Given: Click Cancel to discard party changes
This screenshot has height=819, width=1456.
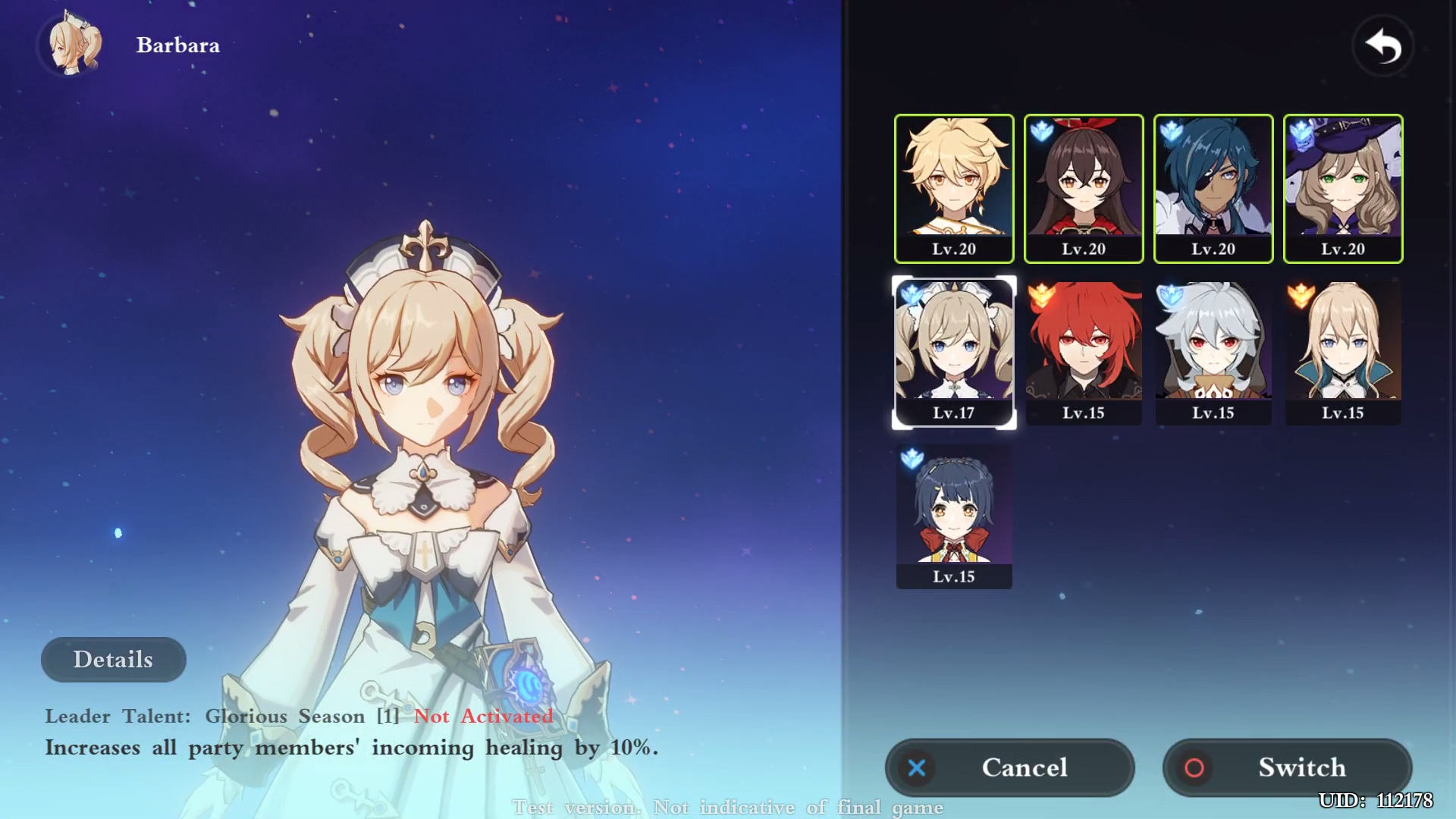Looking at the screenshot, I should coord(1010,767).
